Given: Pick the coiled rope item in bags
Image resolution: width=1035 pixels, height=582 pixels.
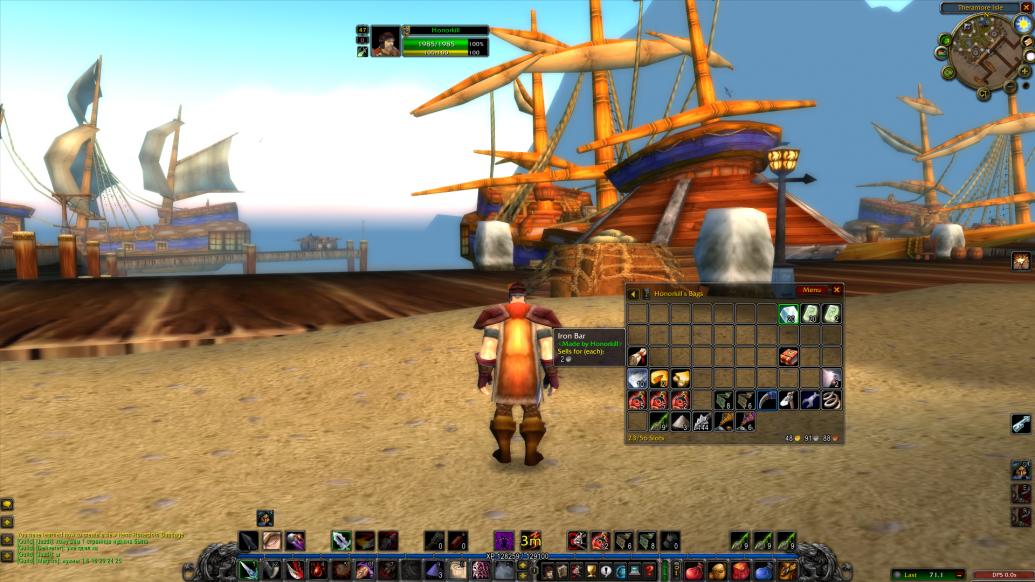Looking at the screenshot, I should coord(831,400).
